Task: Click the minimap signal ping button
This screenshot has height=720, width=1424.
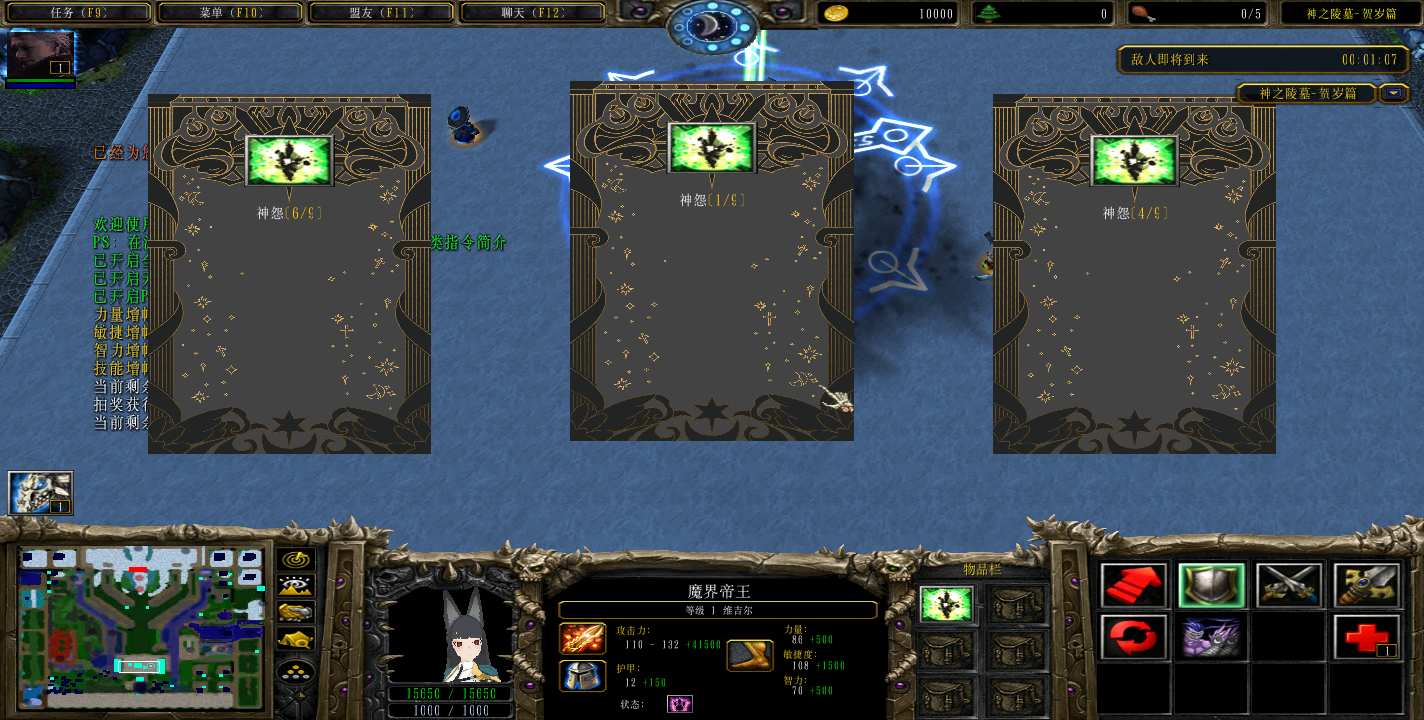Action: pyautogui.click(x=296, y=560)
